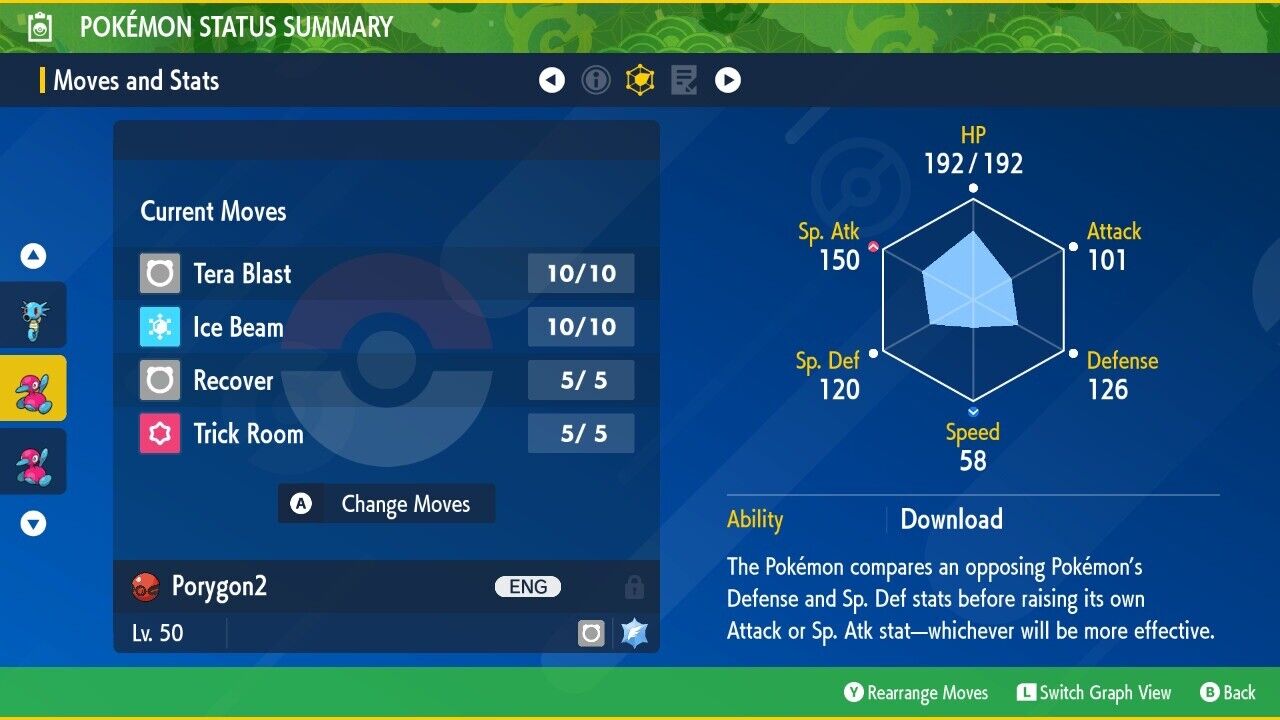Select the highlighted Porygon2 party thumbnail
The image size is (1280, 720).
[33, 388]
